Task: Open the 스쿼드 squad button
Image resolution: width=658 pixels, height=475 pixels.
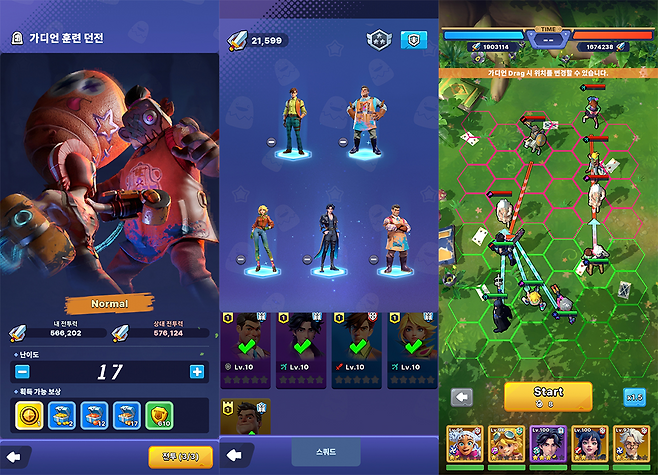Action: point(326,452)
